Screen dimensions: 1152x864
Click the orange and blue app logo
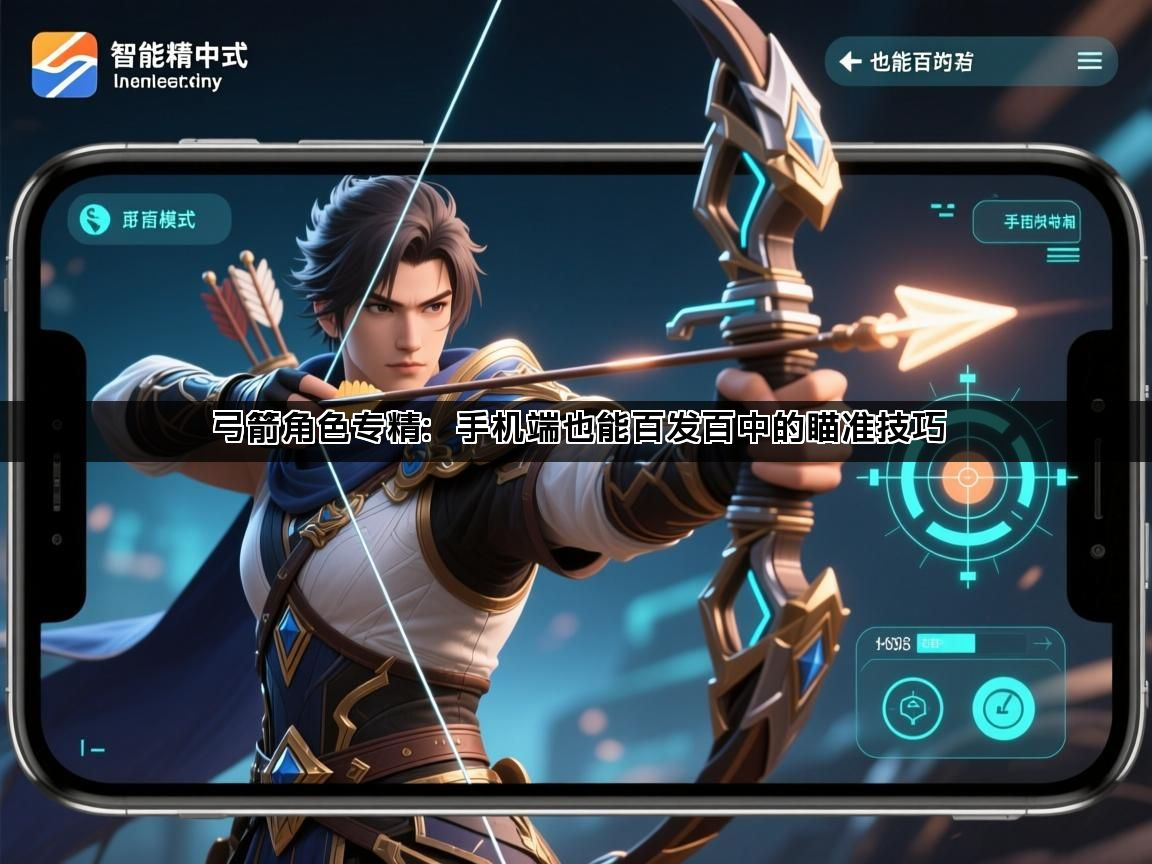click(x=65, y=65)
